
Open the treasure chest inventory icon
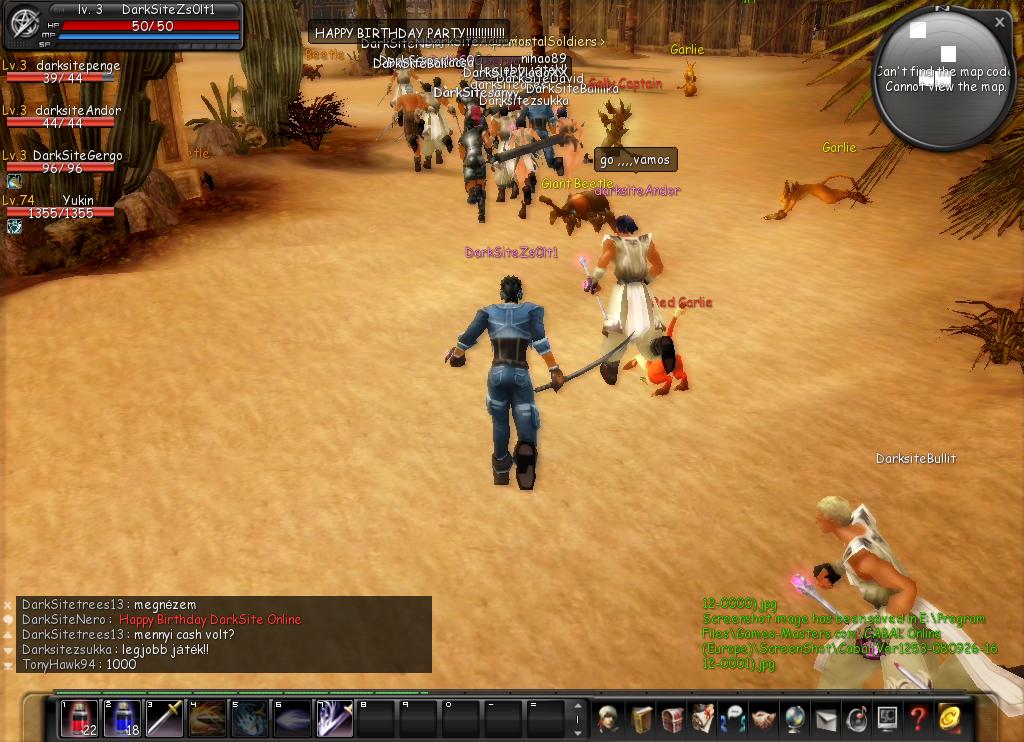tap(672, 718)
